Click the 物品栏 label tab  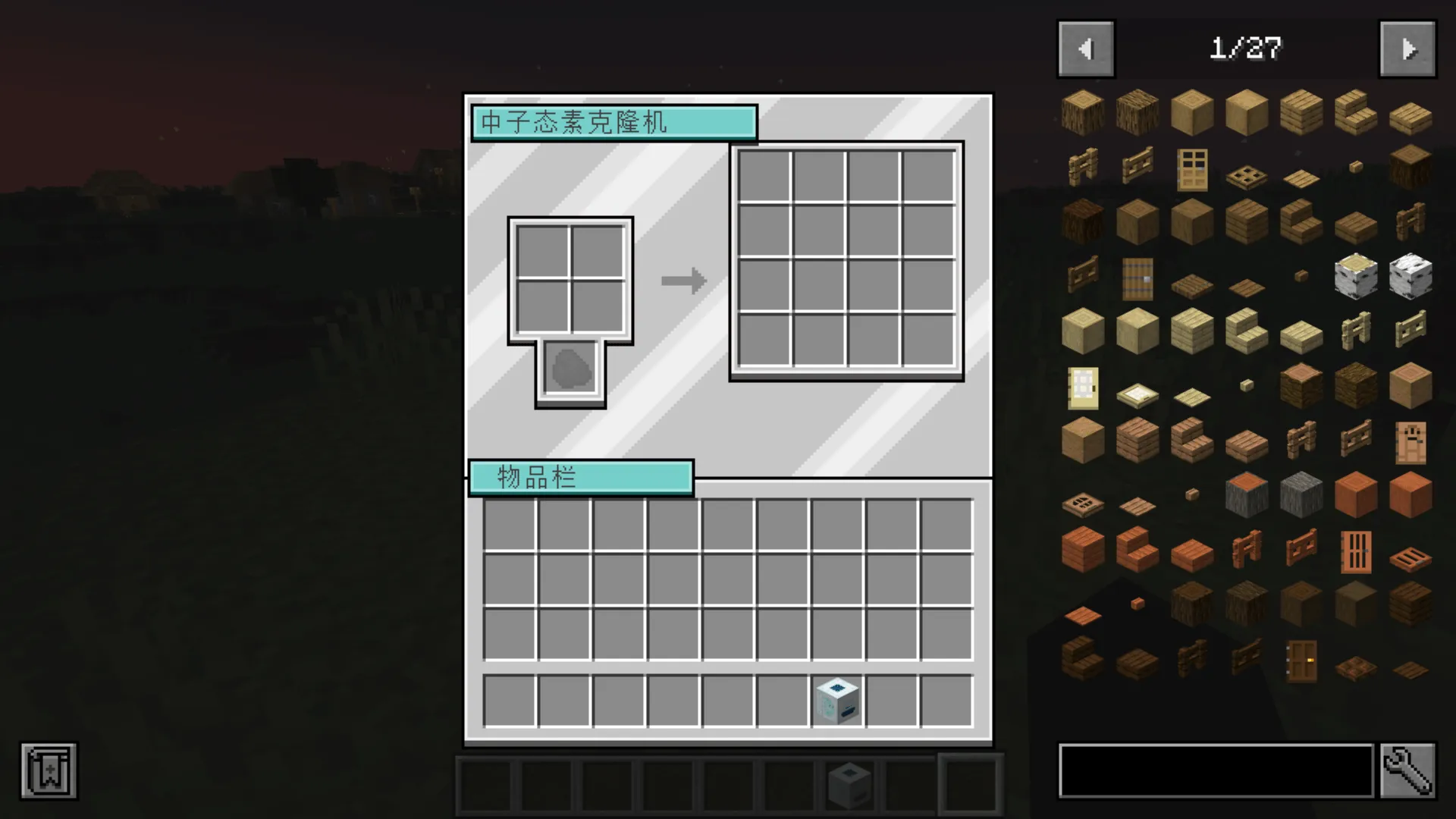[x=581, y=477]
